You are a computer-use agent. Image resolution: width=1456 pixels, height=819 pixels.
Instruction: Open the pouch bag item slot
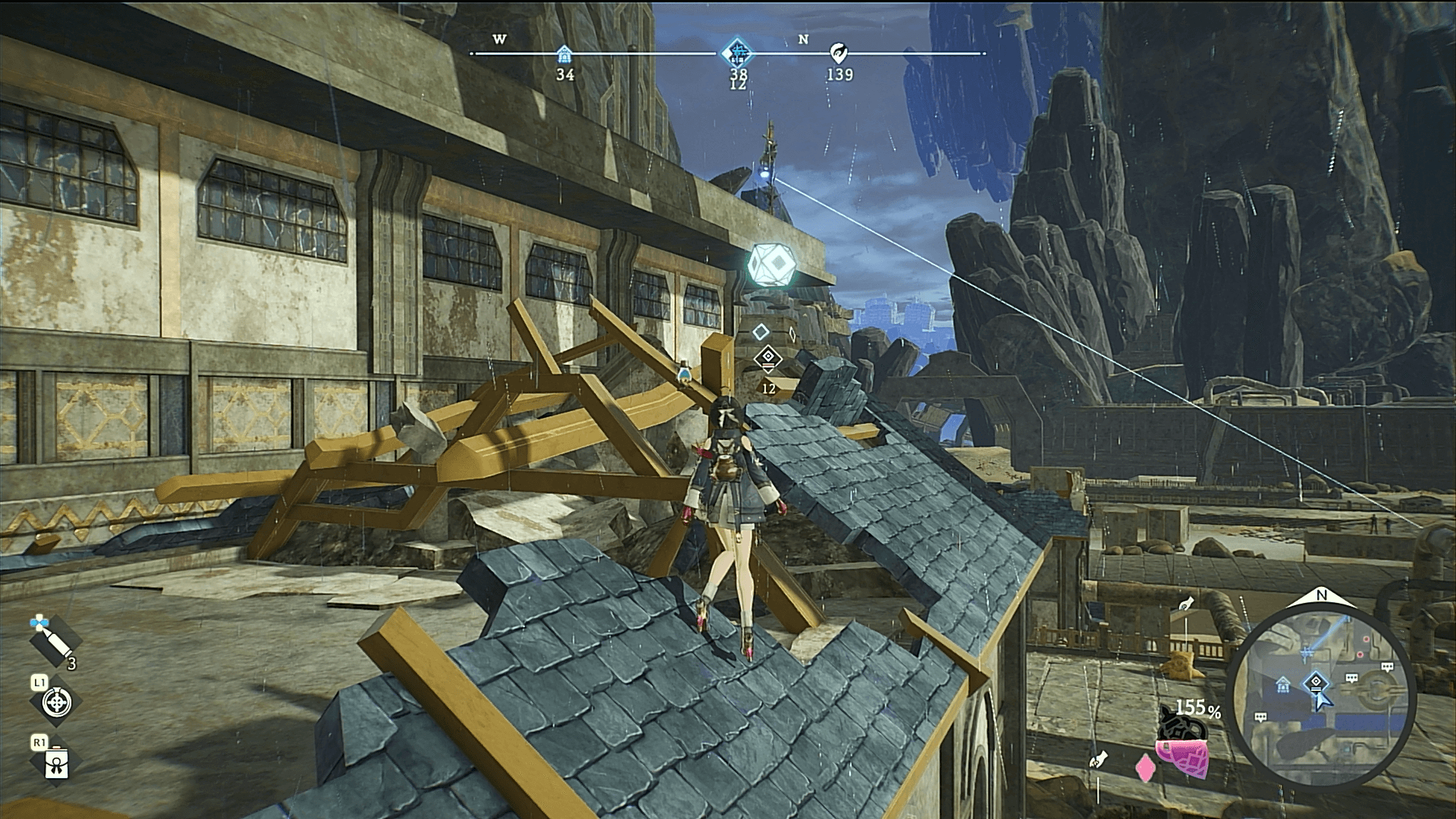(57, 764)
